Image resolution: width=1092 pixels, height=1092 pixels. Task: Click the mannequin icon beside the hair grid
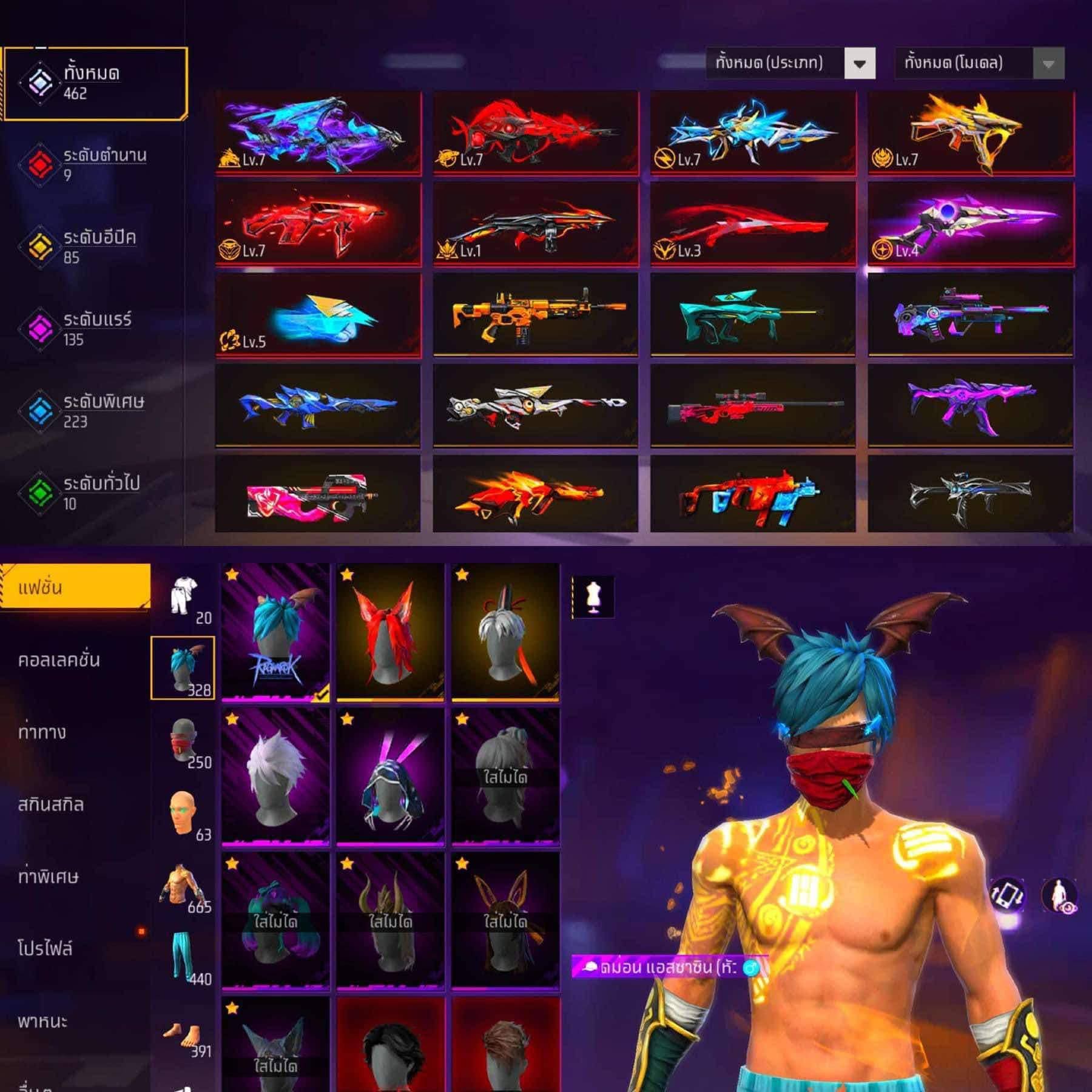(593, 597)
